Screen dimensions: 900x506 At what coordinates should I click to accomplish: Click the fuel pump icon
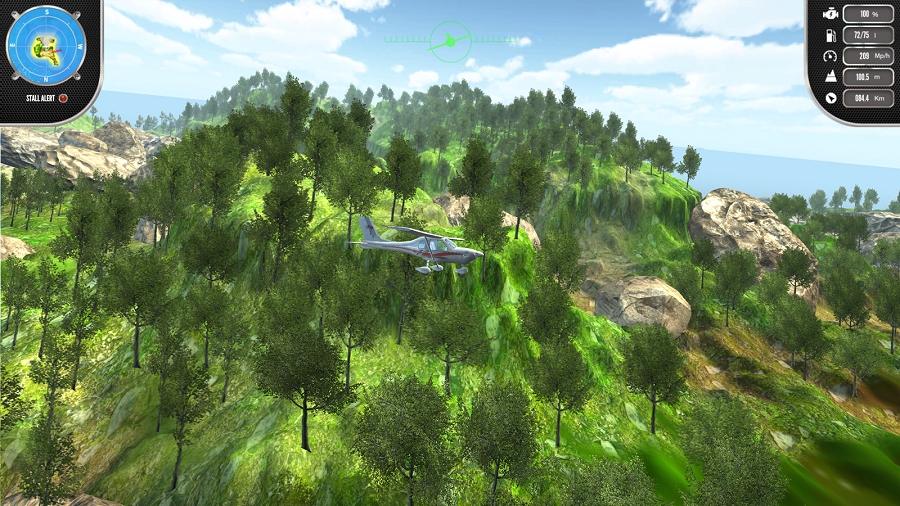coord(829,35)
